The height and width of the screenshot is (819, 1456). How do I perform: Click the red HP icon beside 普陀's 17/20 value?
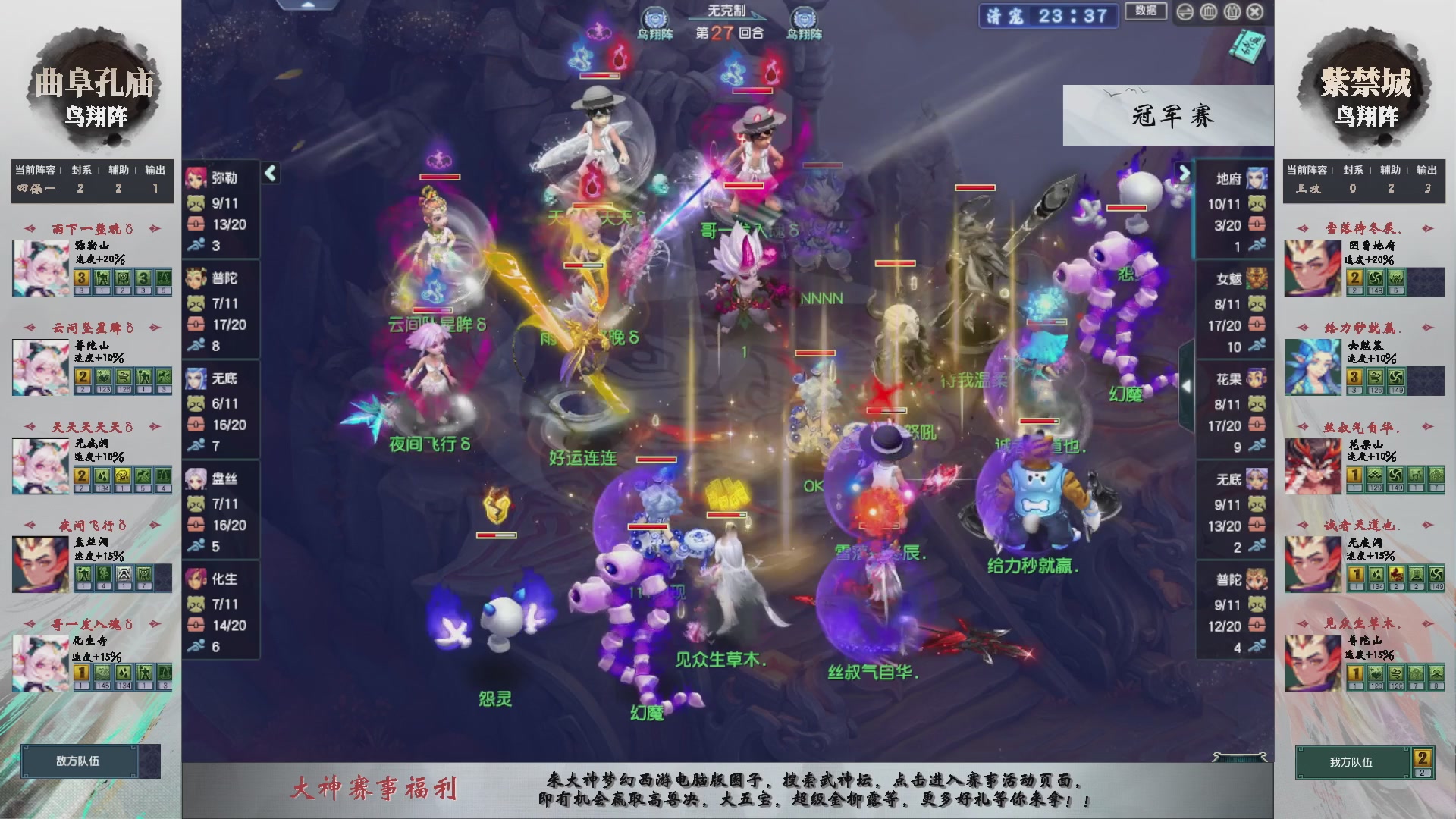pos(197,324)
